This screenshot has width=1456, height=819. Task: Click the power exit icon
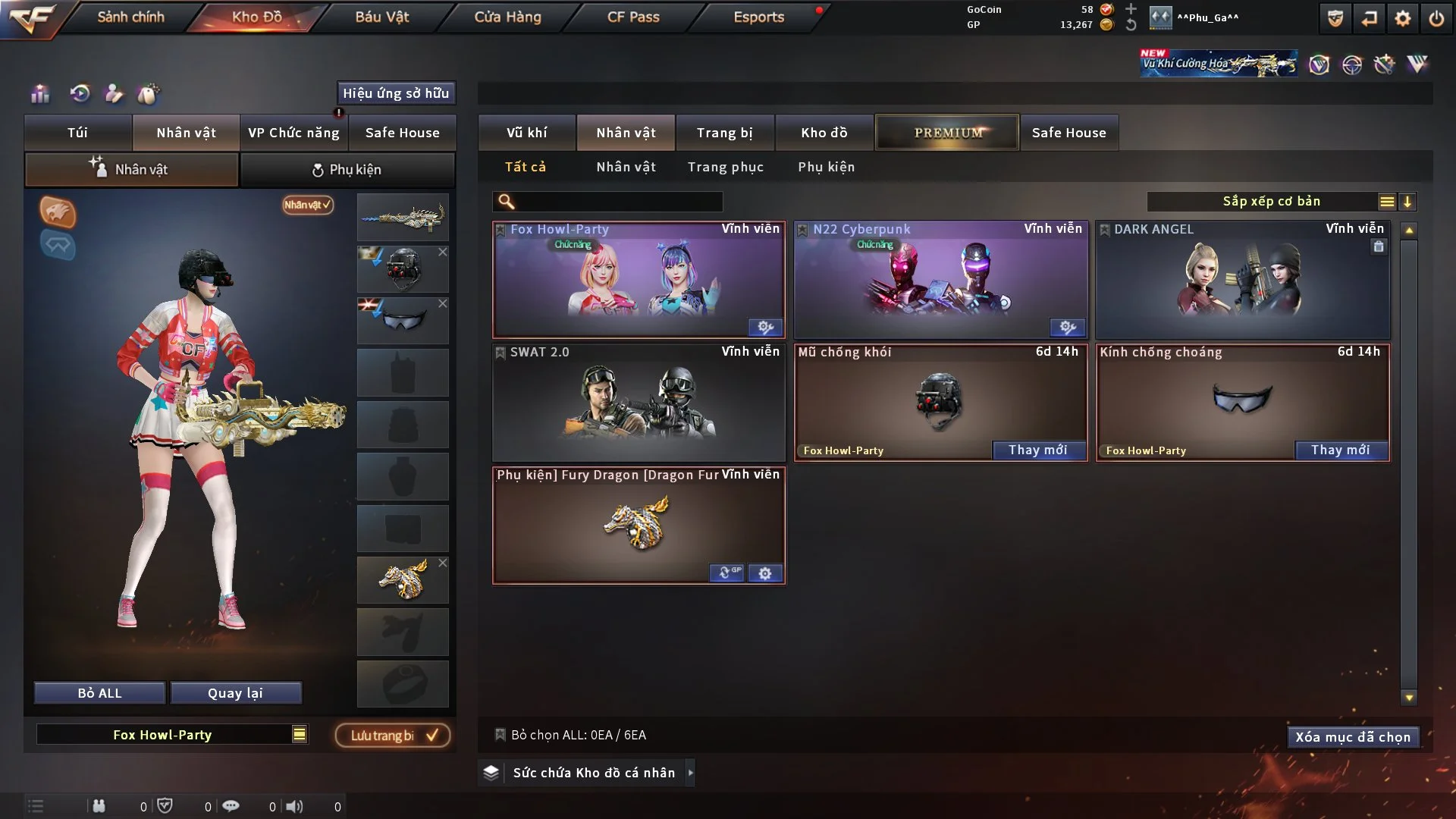coord(1436,18)
